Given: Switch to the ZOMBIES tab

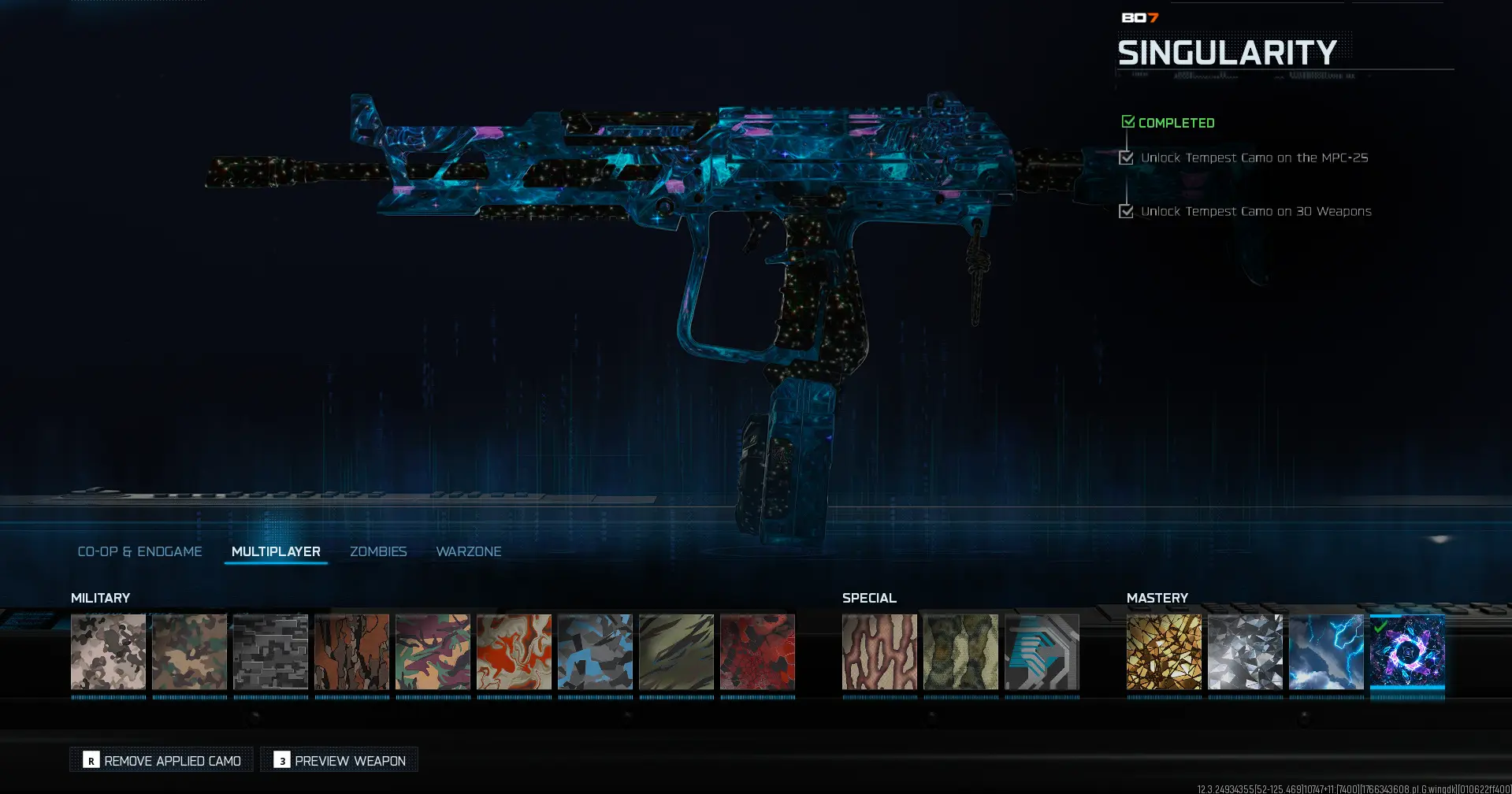Looking at the screenshot, I should coord(378,551).
